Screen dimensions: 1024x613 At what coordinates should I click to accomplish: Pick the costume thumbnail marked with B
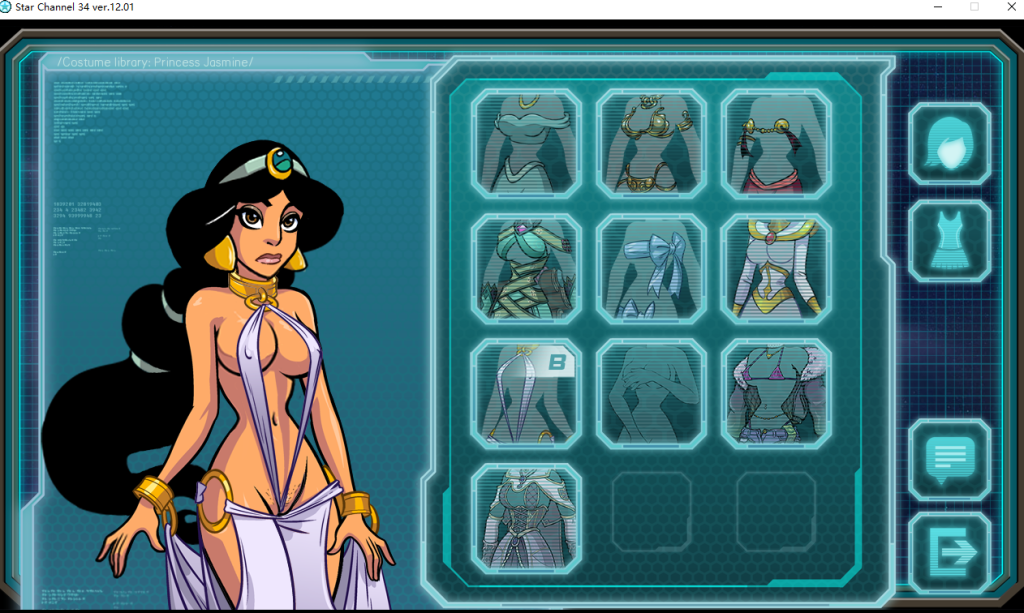pyautogui.click(x=526, y=393)
